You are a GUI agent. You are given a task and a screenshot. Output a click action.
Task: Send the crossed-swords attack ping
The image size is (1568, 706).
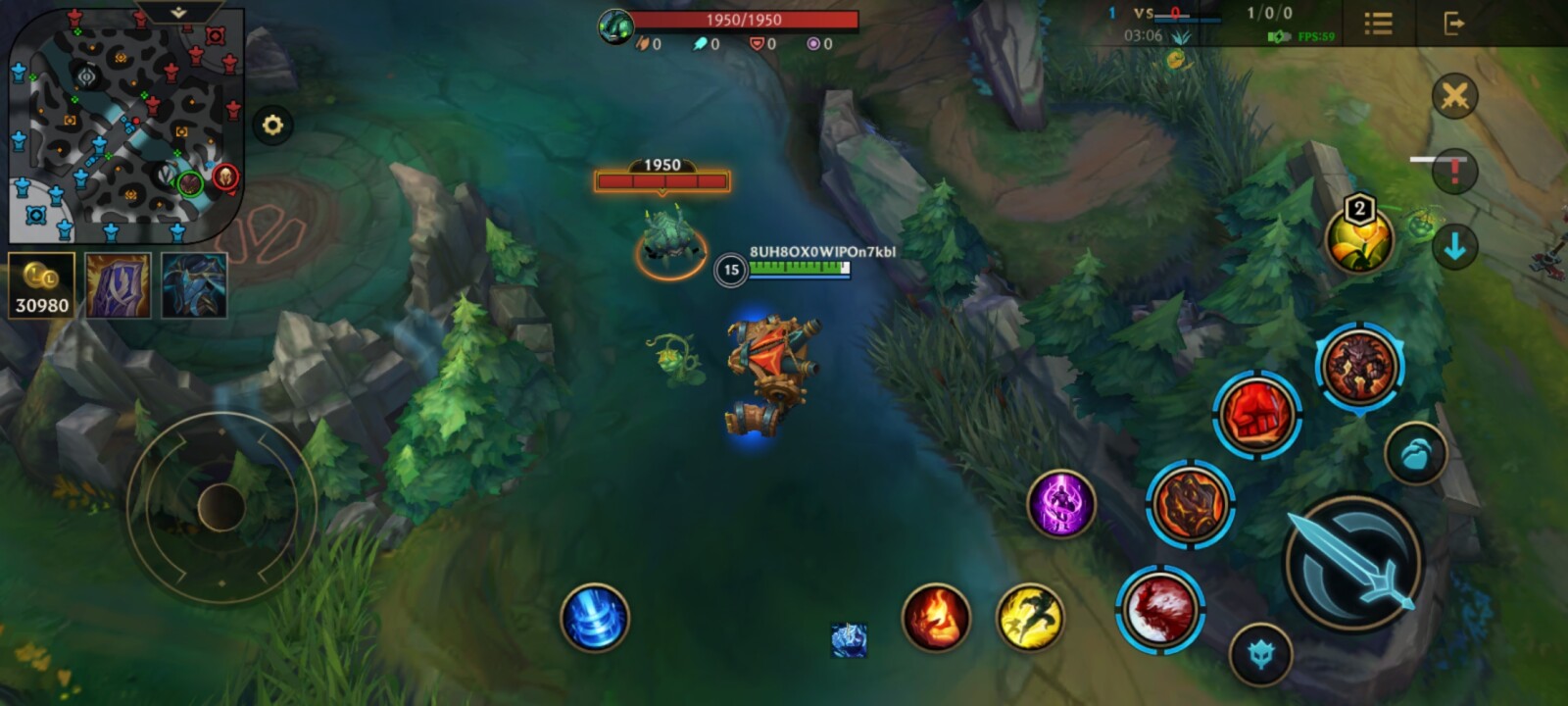pos(1454,97)
